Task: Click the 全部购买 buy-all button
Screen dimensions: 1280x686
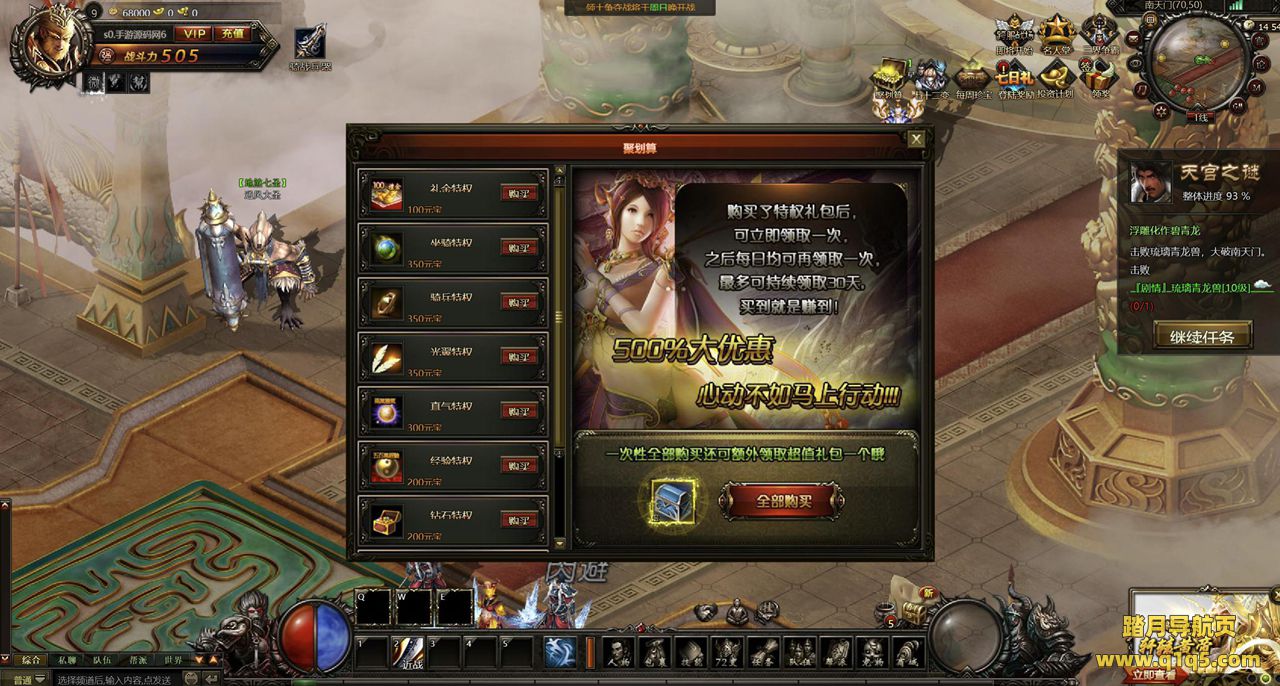Action: click(x=782, y=501)
